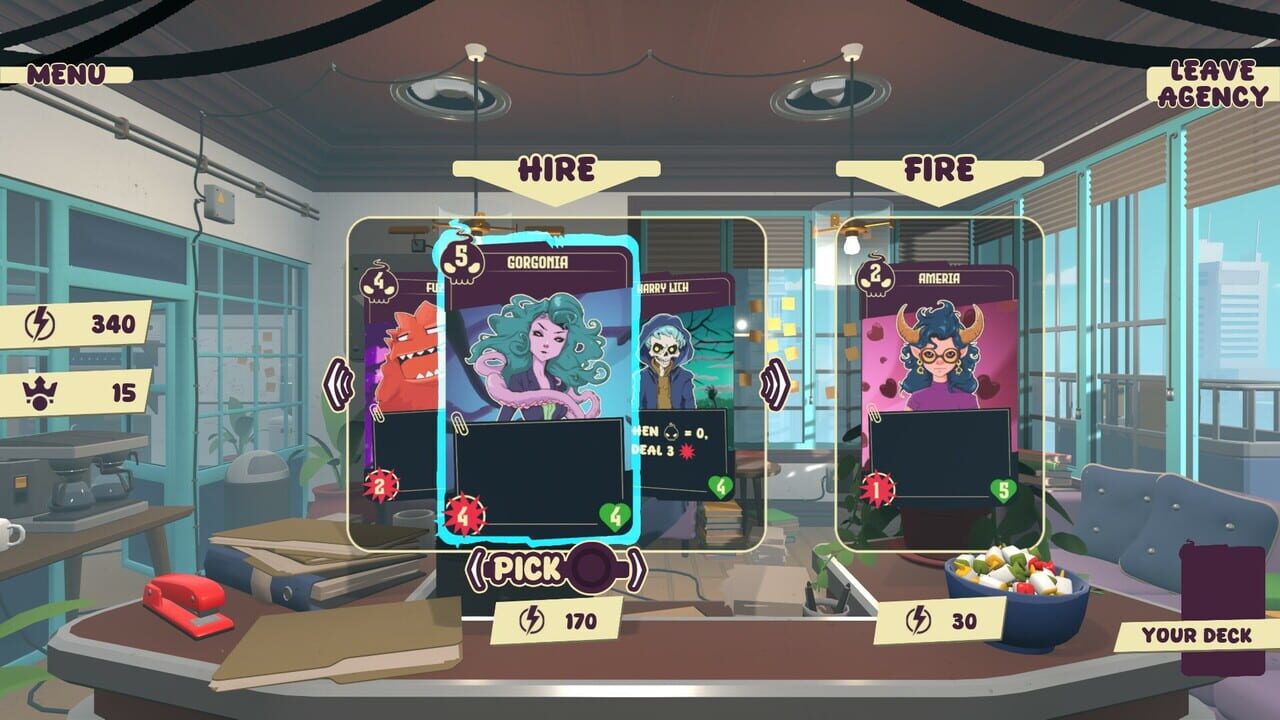Click the green icon showing 4 on Harry Lich's card
The height and width of the screenshot is (720, 1280).
[x=721, y=487]
